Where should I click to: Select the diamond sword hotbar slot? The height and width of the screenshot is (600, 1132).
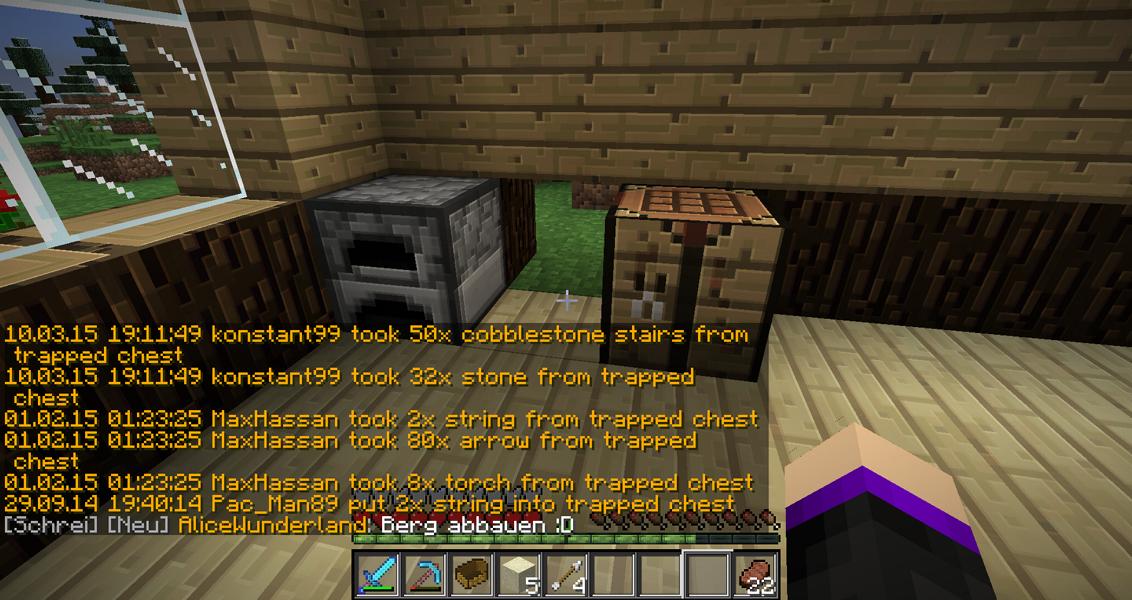point(377,574)
